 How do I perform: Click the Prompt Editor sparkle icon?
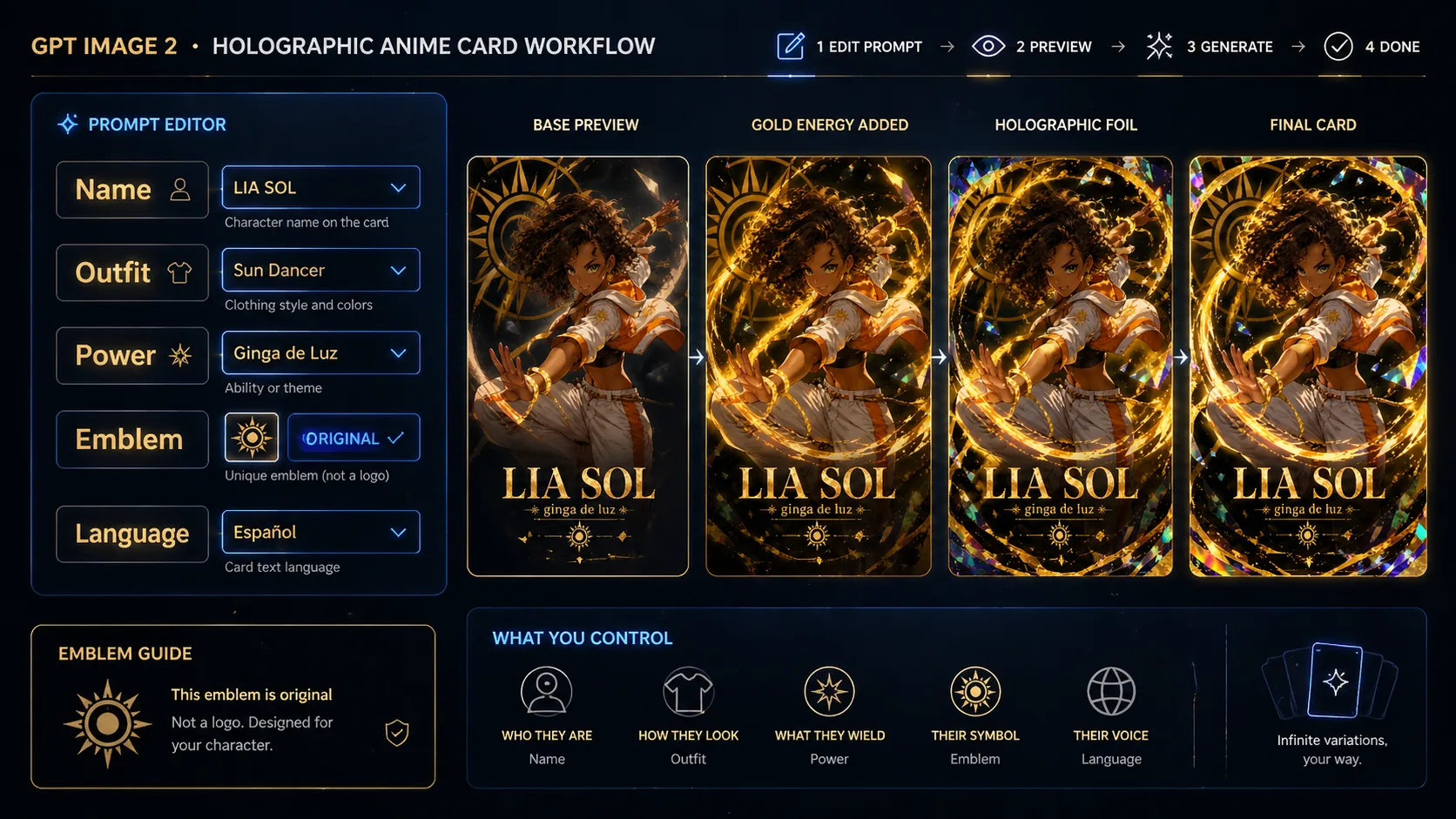(x=66, y=124)
